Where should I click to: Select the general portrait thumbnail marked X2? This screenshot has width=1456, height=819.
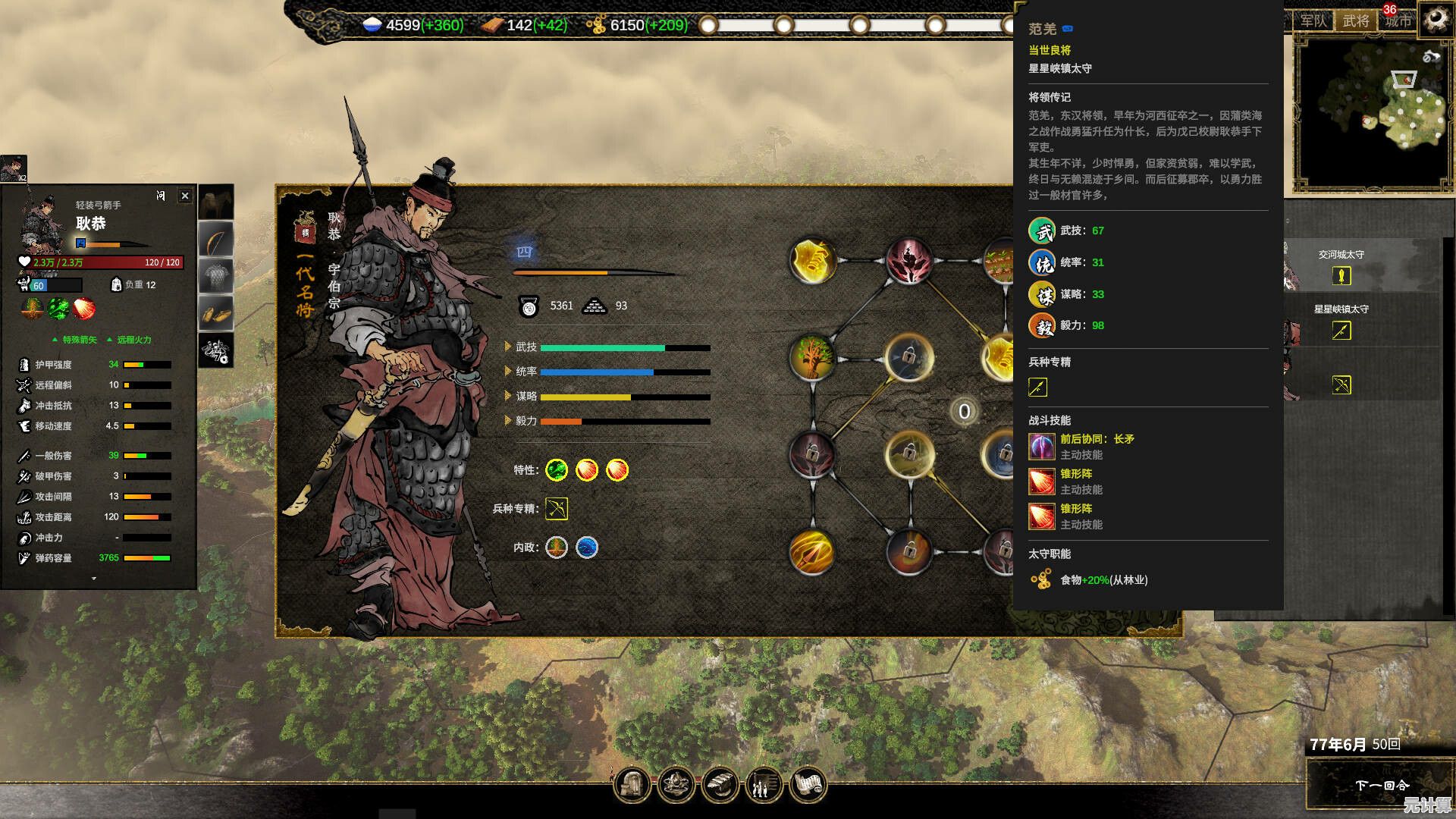(14, 168)
